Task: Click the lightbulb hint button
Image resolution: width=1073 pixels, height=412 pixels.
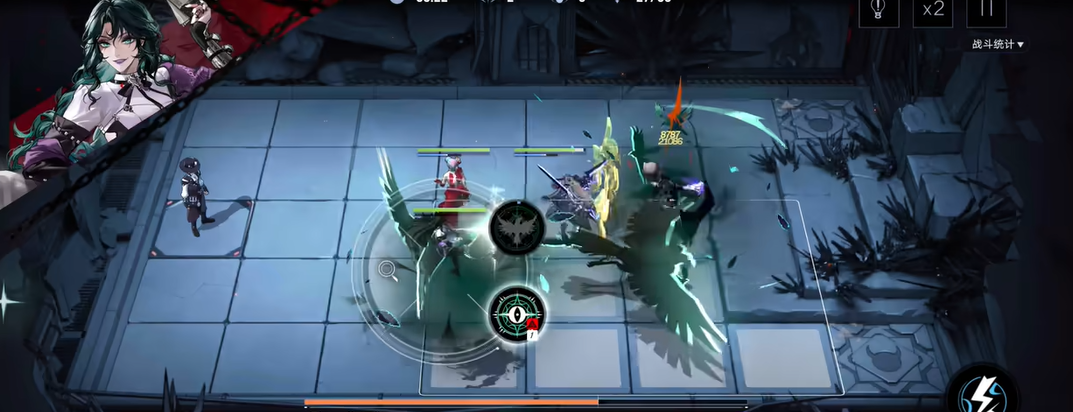Action: [x=879, y=10]
